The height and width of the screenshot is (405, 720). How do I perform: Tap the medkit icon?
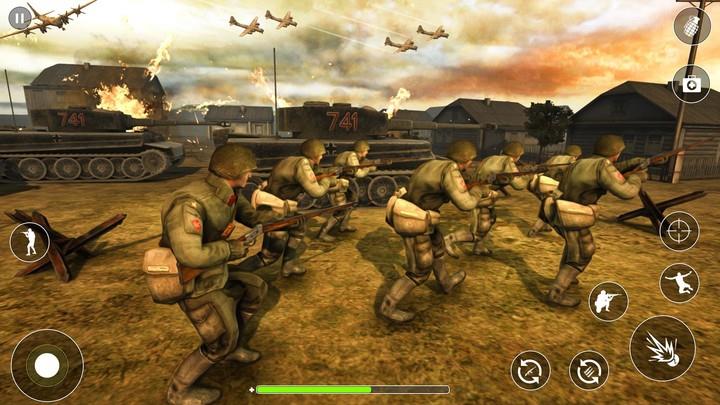(691, 84)
